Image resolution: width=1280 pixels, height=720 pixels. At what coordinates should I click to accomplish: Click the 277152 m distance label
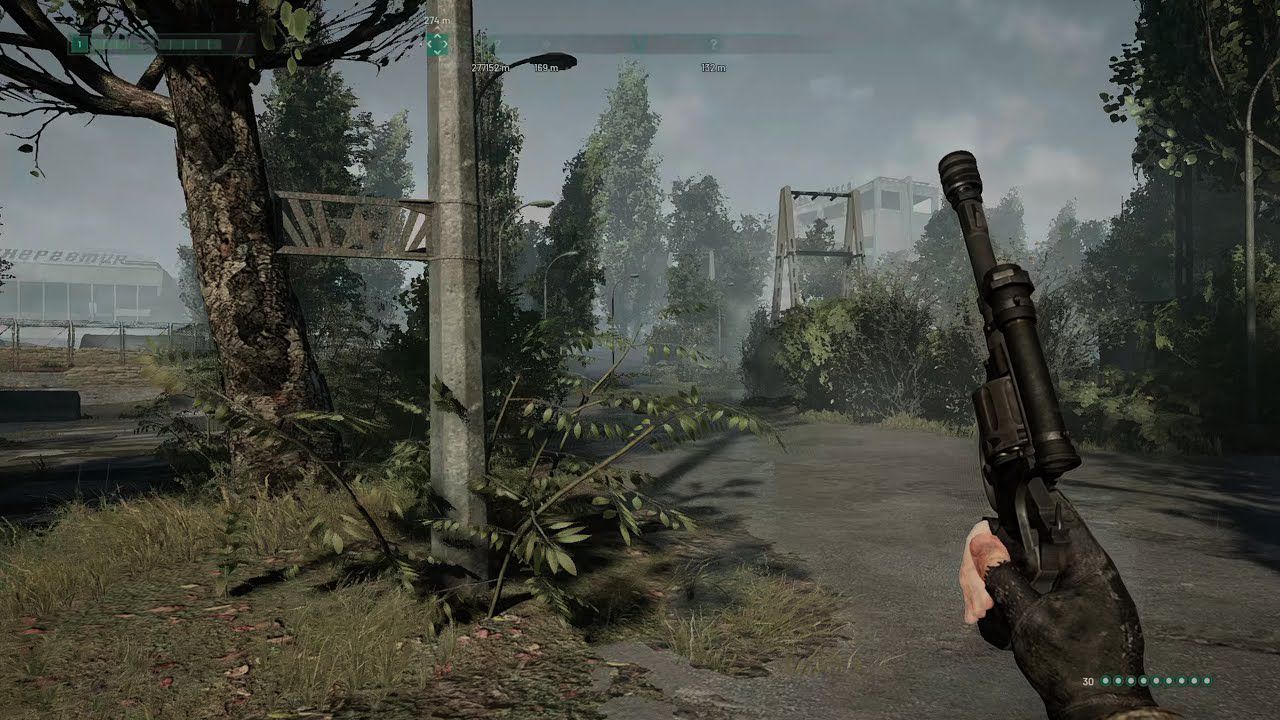click(491, 66)
